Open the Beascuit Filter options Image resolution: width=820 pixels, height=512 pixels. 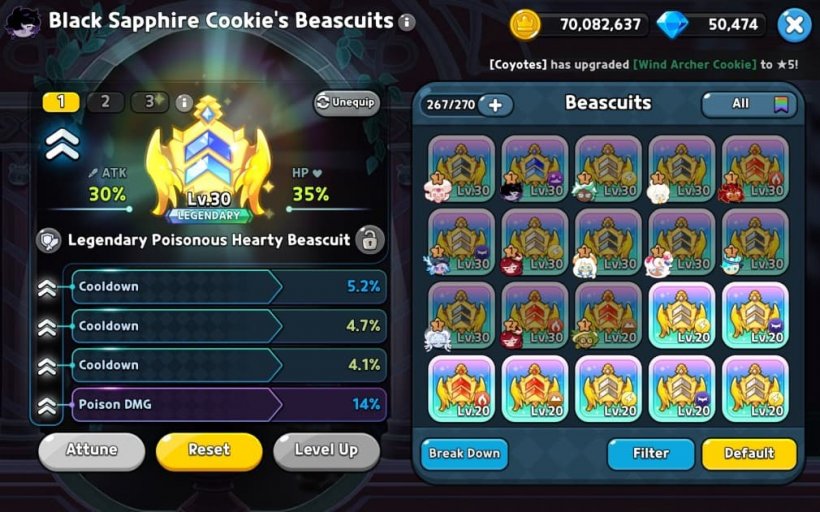click(x=650, y=453)
